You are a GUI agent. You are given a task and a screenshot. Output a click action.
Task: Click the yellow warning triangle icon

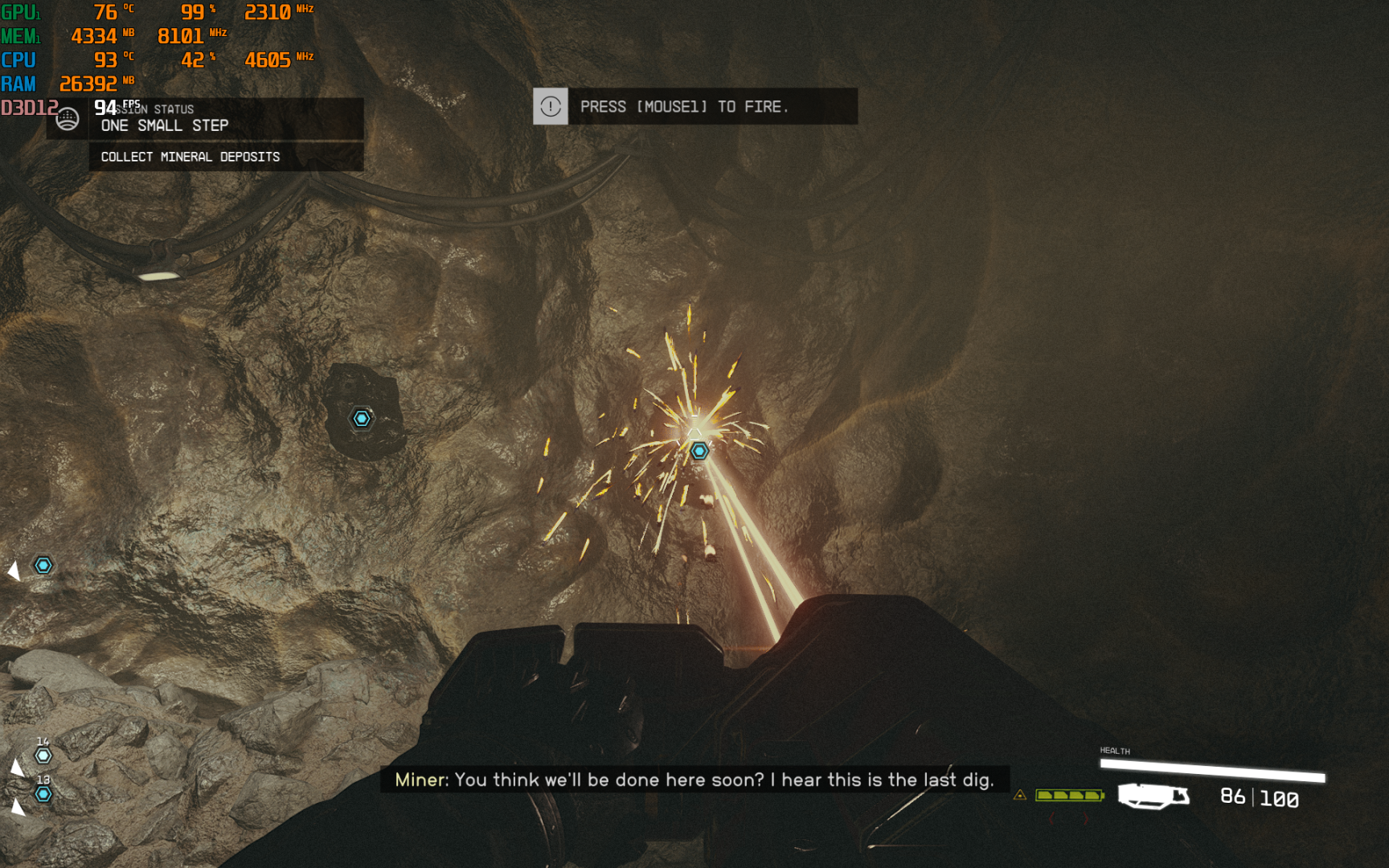point(1020,795)
